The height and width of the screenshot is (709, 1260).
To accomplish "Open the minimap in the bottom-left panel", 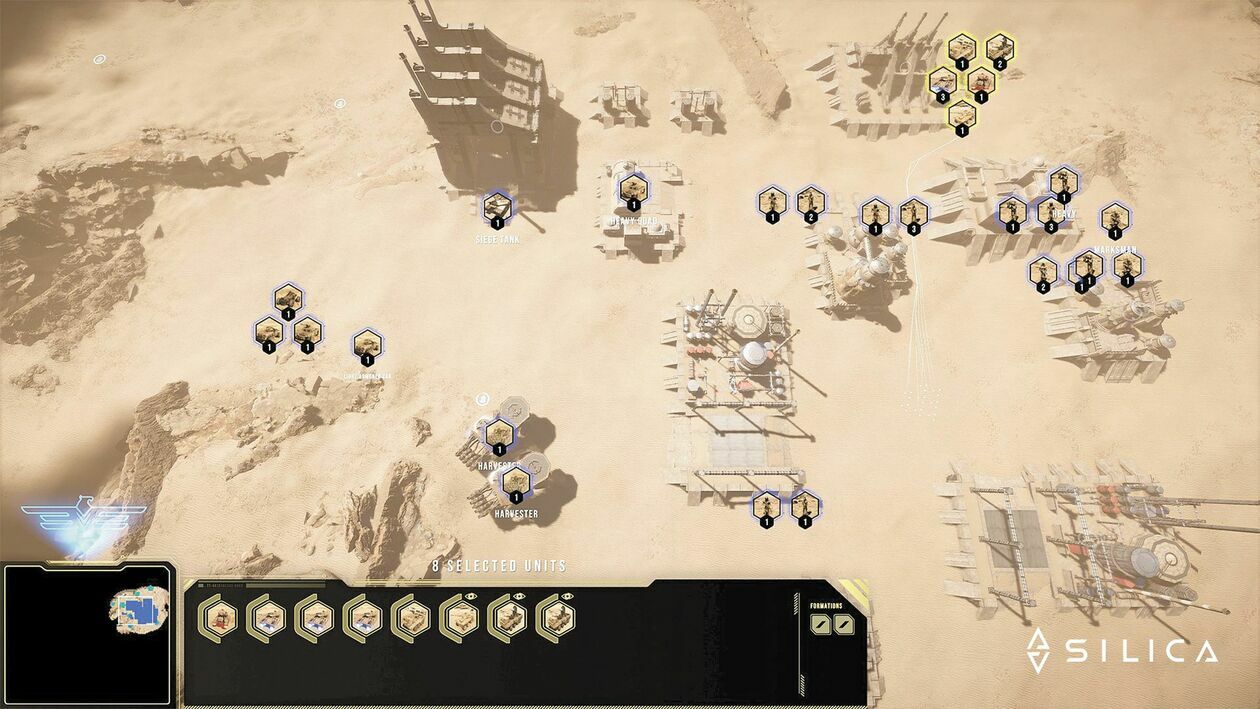I will tap(88, 634).
